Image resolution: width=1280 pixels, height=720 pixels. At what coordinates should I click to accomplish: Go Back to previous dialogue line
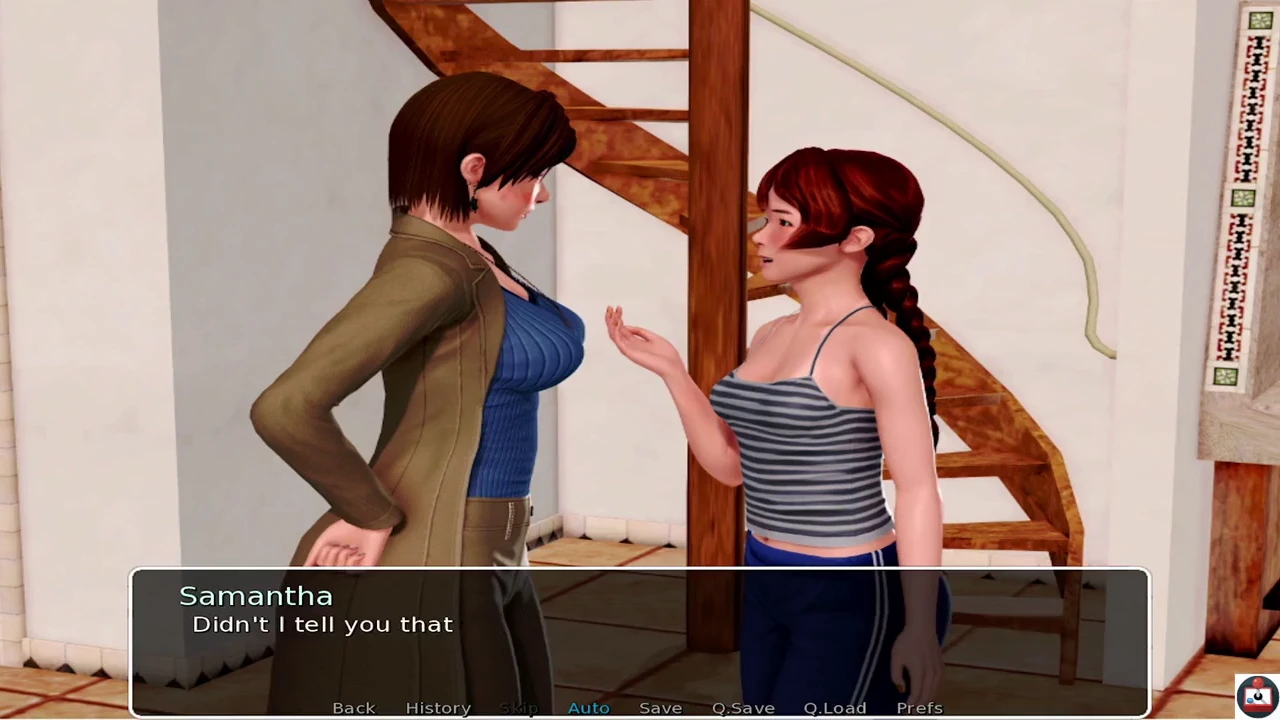point(354,708)
